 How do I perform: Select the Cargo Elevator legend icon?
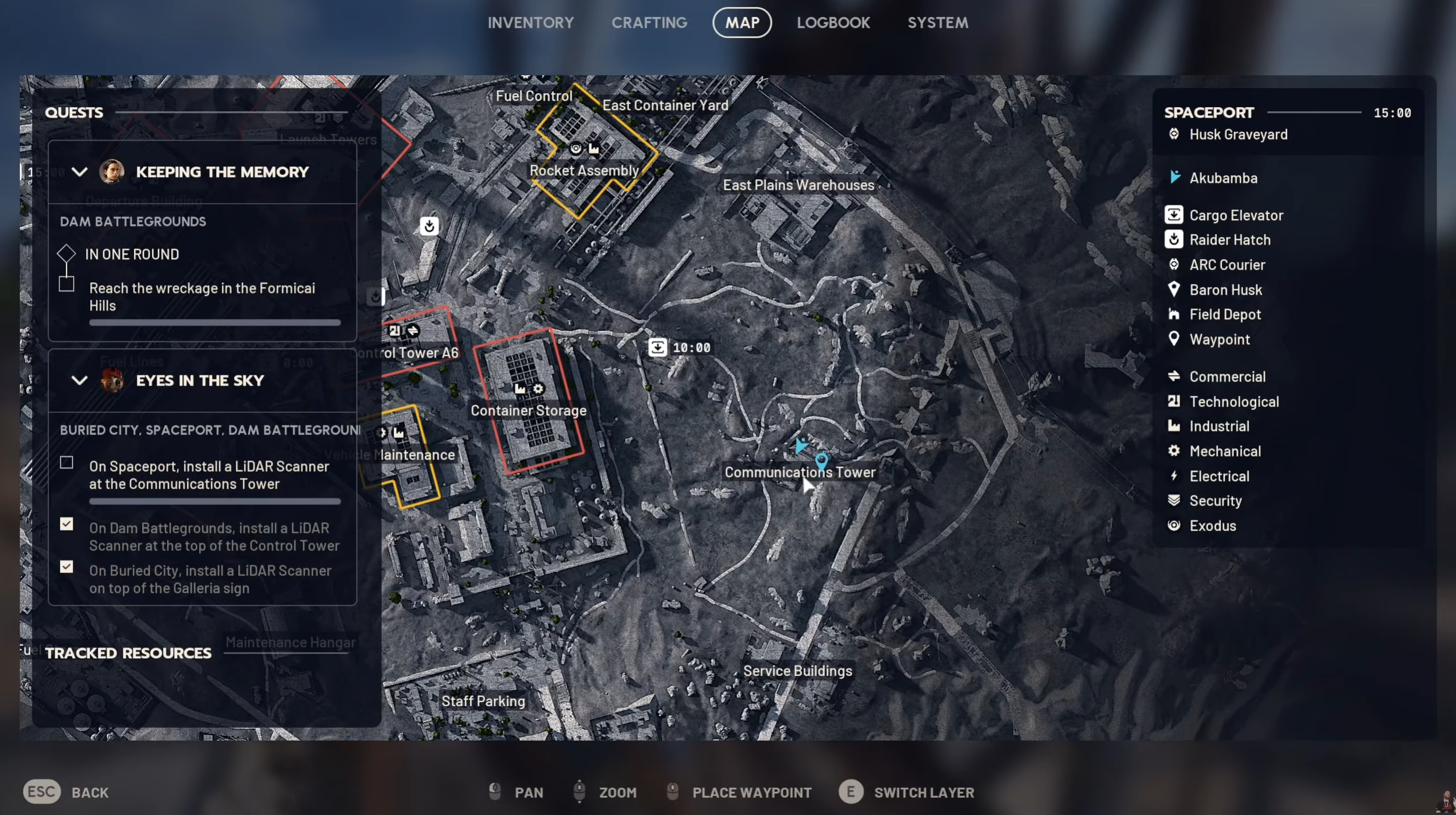(x=1174, y=215)
